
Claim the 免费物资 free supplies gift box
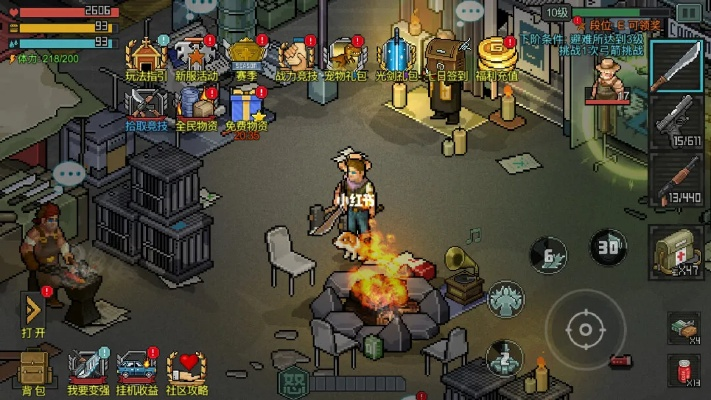click(x=245, y=106)
